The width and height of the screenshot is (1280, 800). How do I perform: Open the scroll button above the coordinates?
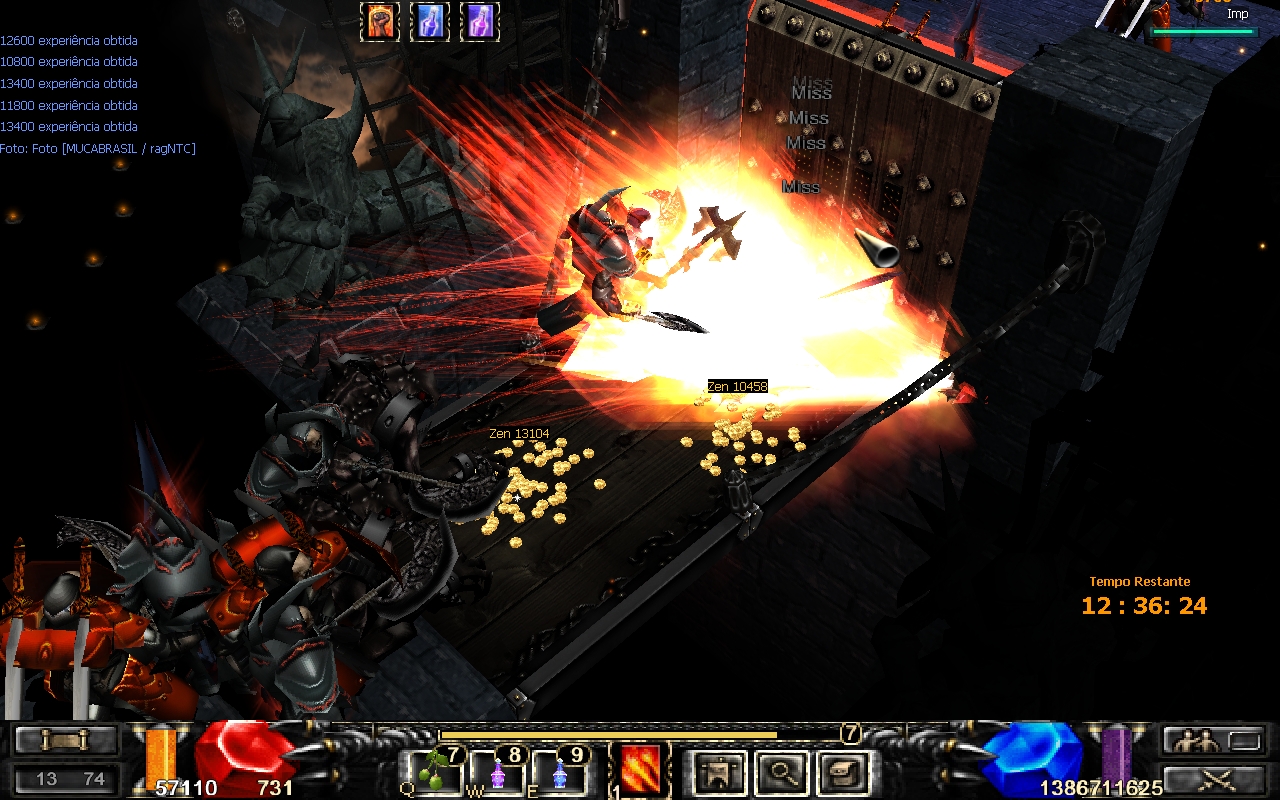65,741
